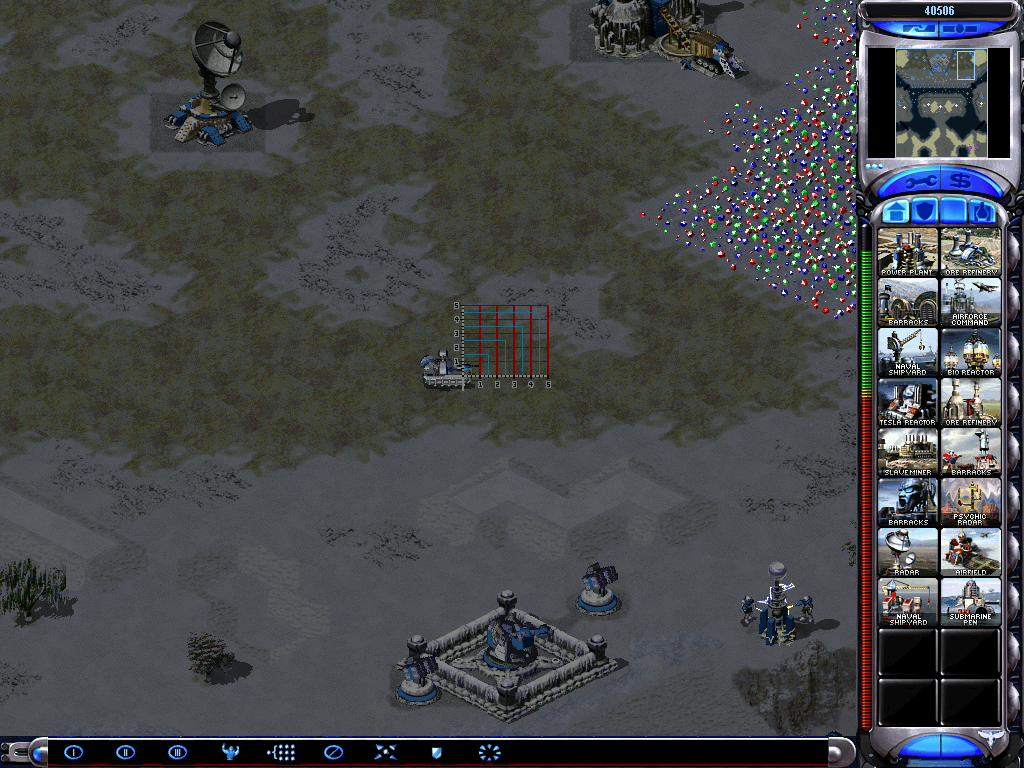Screen dimensions: 1024x768
Task: Choose the Submarine Pen build icon
Action: [970, 602]
